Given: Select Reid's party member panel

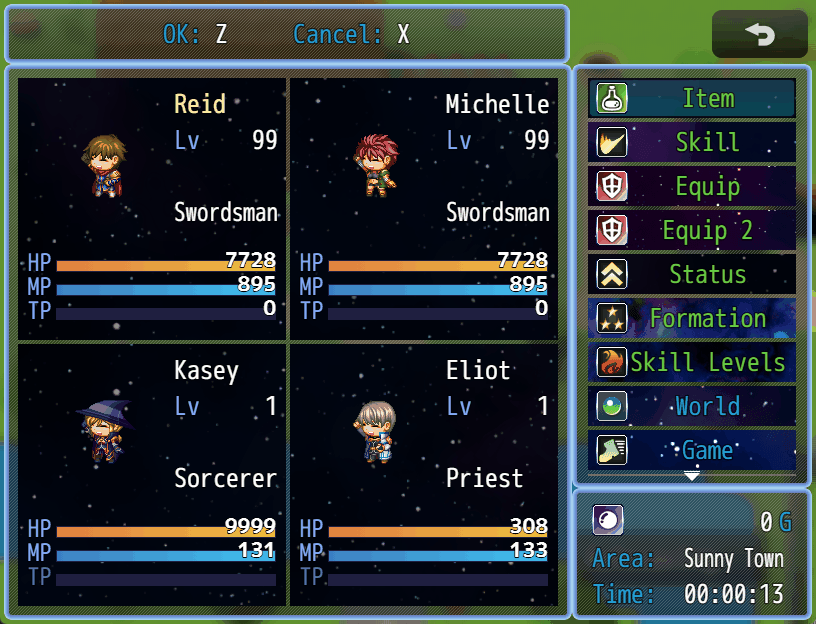Looking at the screenshot, I should tap(152, 208).
